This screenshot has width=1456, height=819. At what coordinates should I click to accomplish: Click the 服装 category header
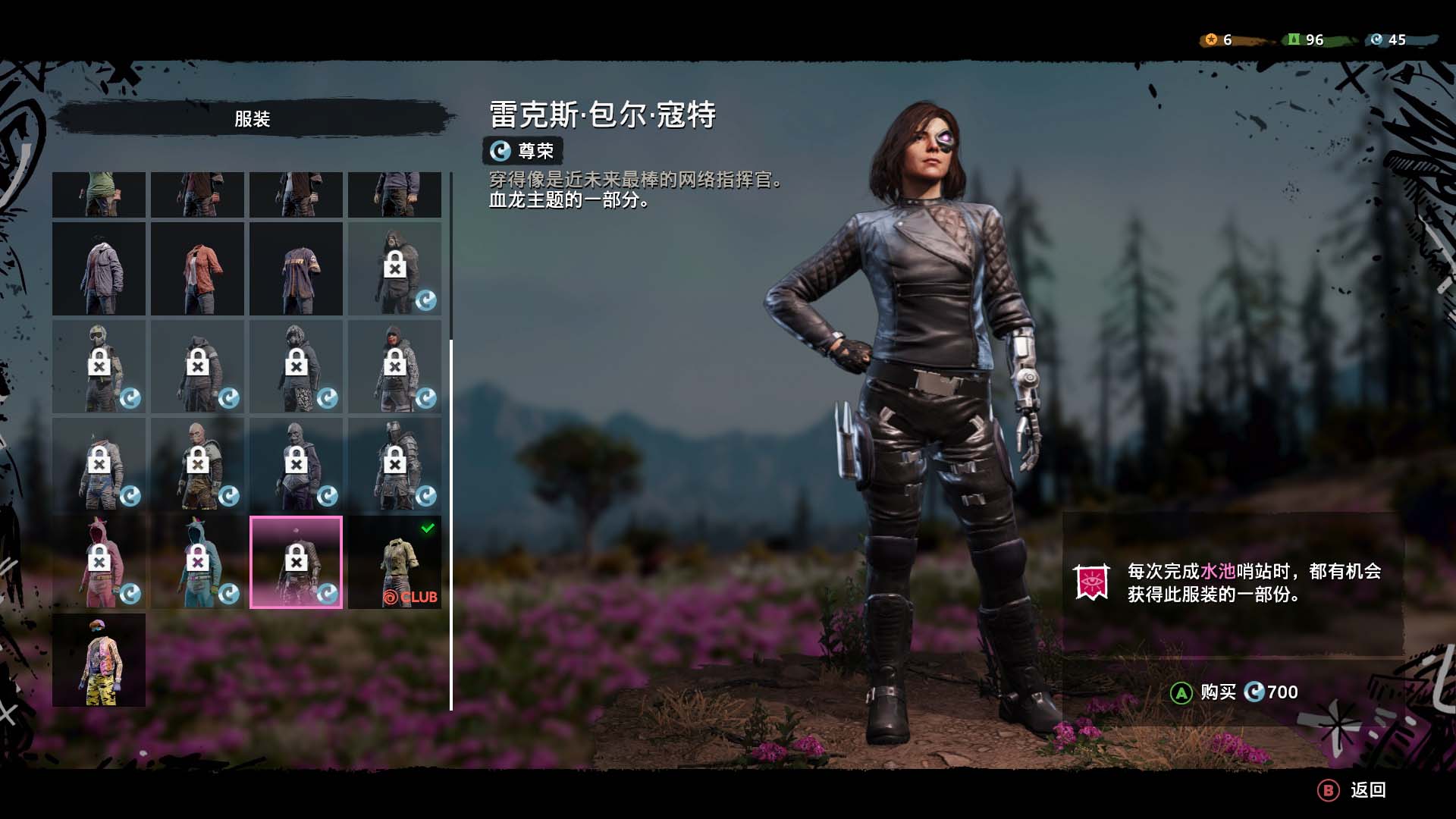(253, 119)
